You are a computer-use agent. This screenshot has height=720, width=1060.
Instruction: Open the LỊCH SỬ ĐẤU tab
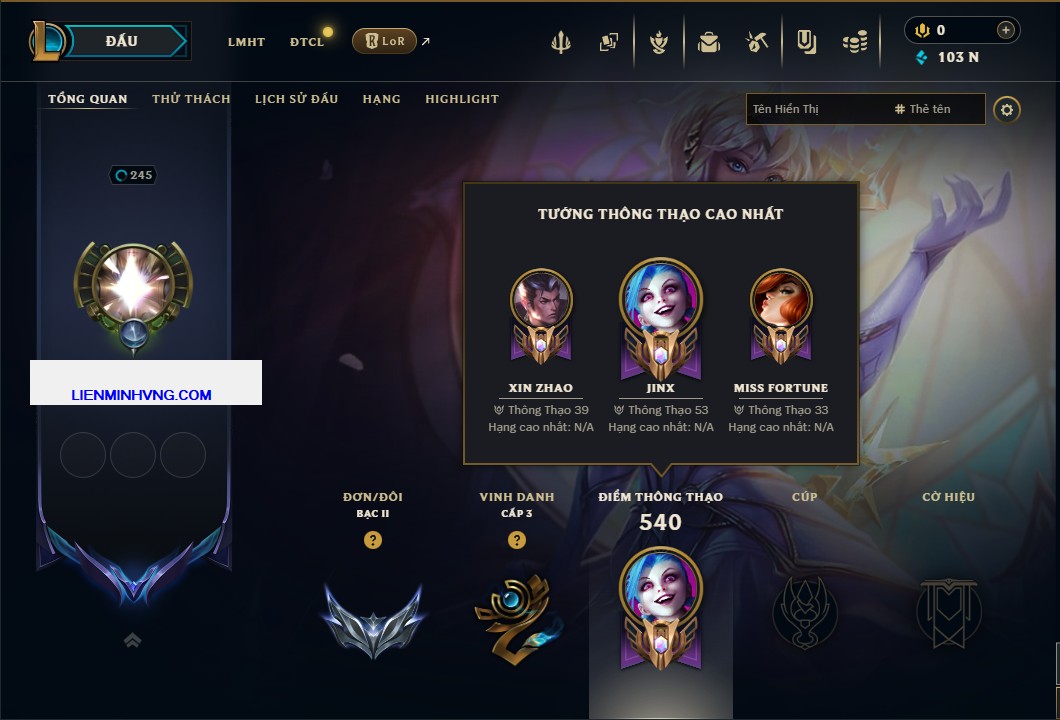(296, 99)
